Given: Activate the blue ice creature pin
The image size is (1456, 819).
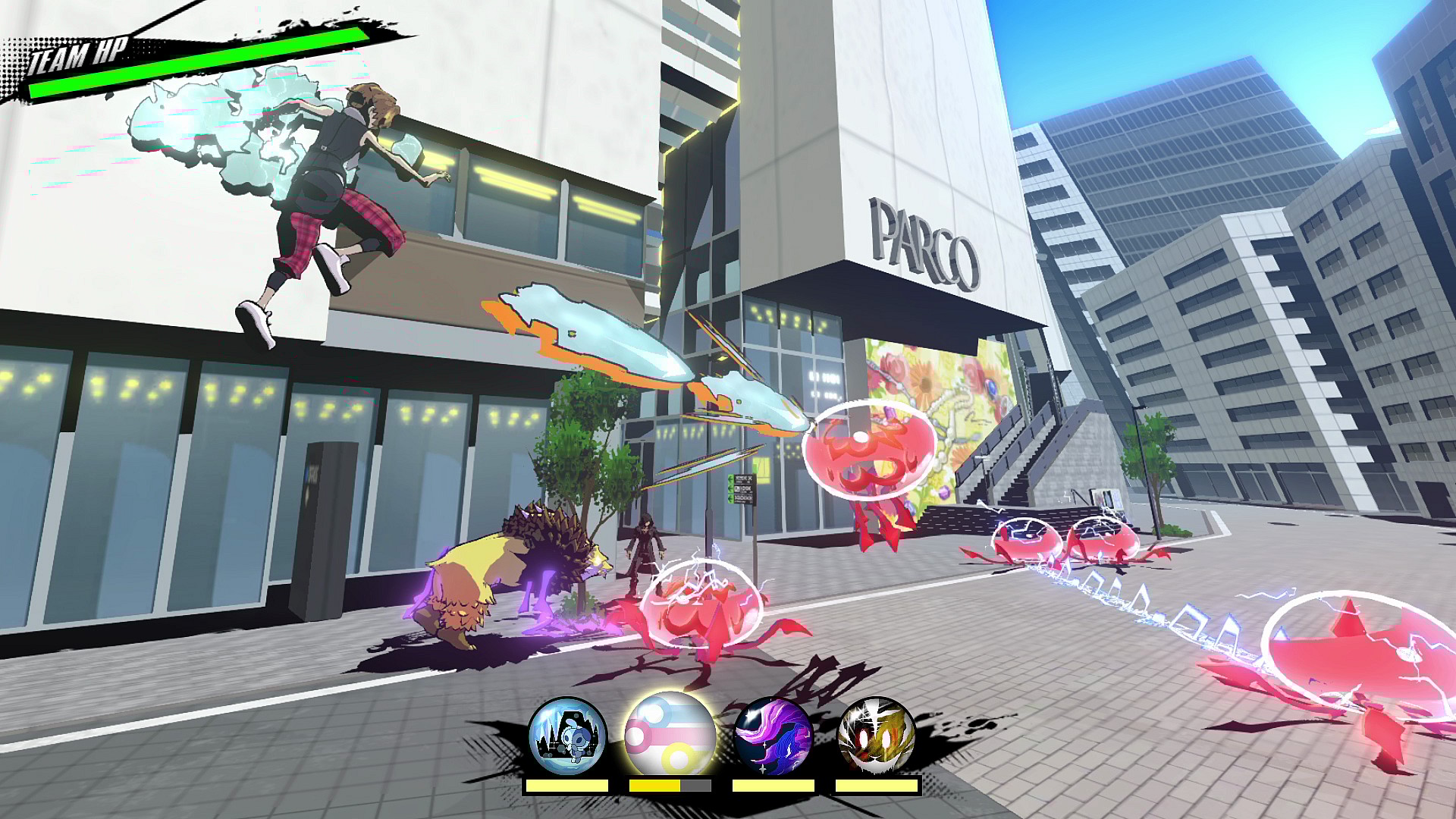Looking at the screenshot, I should tap(567, 736).
